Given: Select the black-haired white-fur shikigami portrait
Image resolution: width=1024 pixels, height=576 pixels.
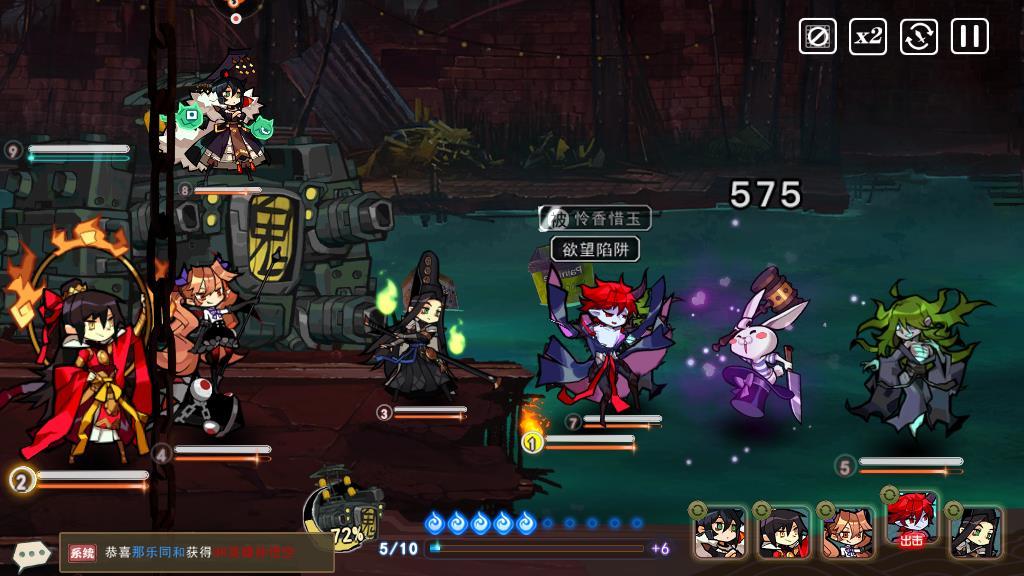Looking at the screenshot, I should pos(719,531).
